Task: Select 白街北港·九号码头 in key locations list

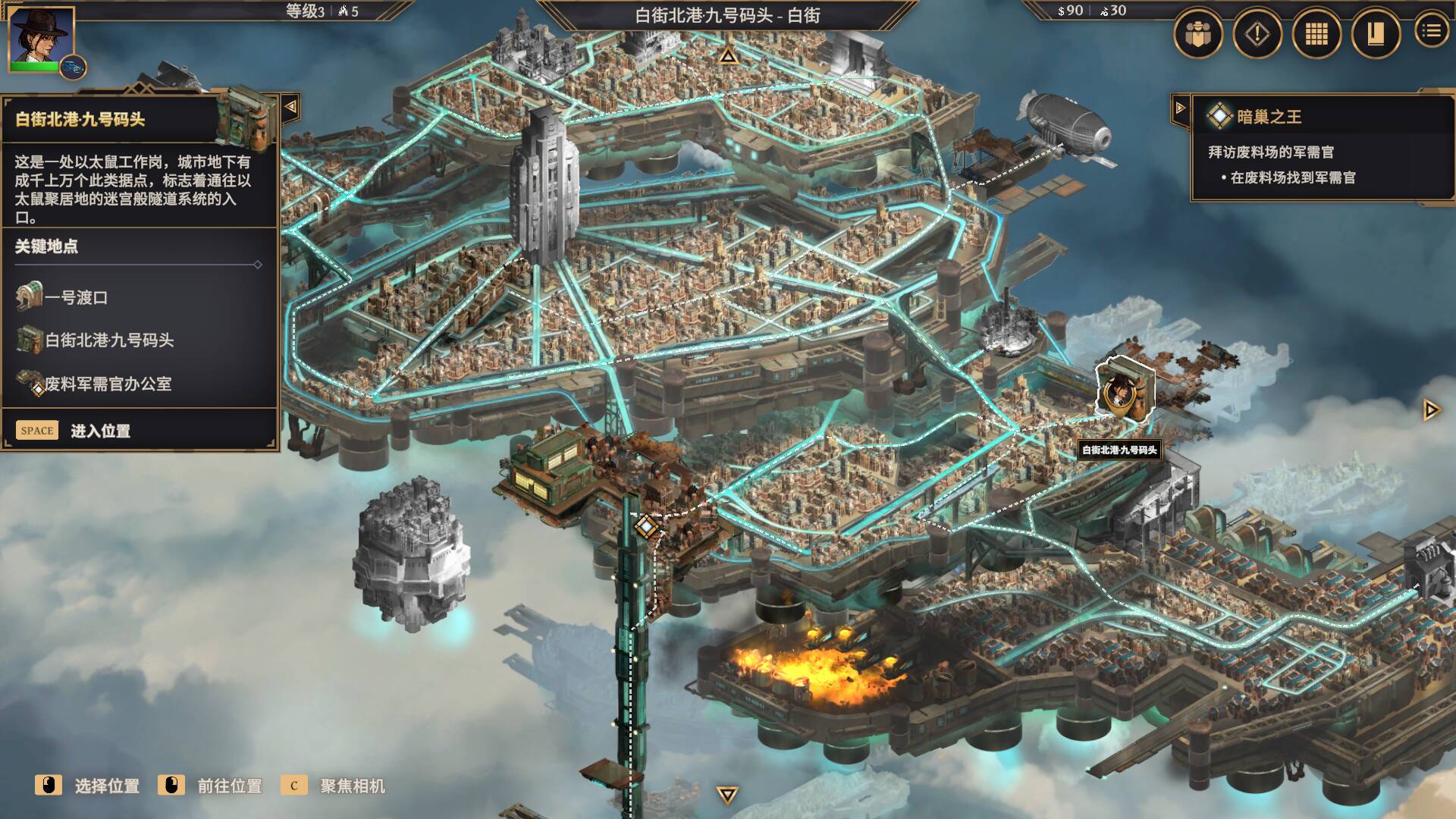Action: 109,340
